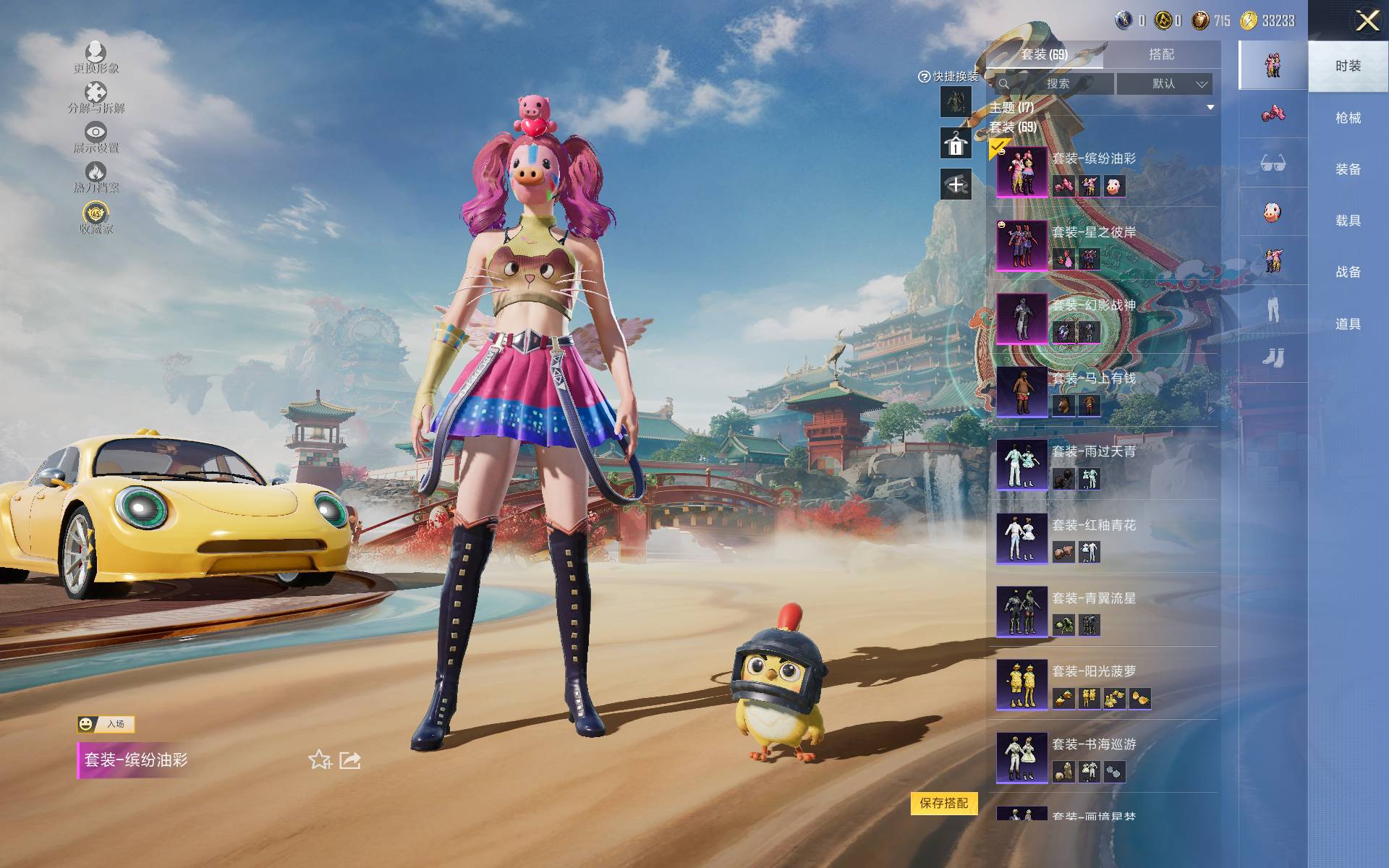The image size is (1389, 868).
Task: Open the 载具 category
Action: tap(1348, 221)
